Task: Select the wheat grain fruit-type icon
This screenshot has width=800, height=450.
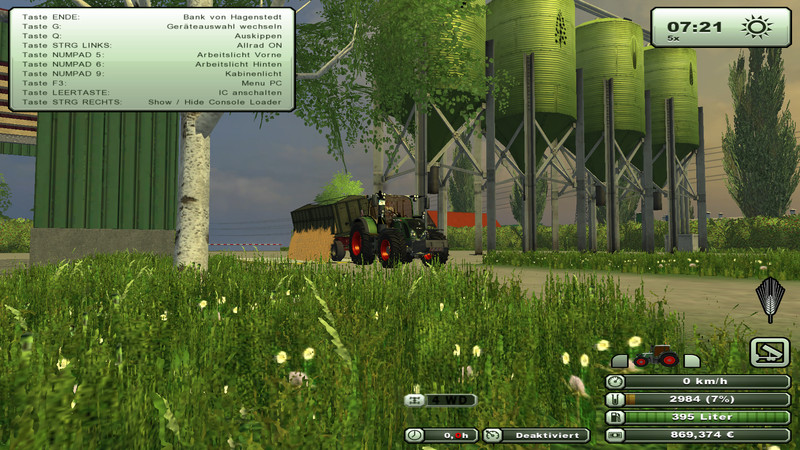Action: 769,299
